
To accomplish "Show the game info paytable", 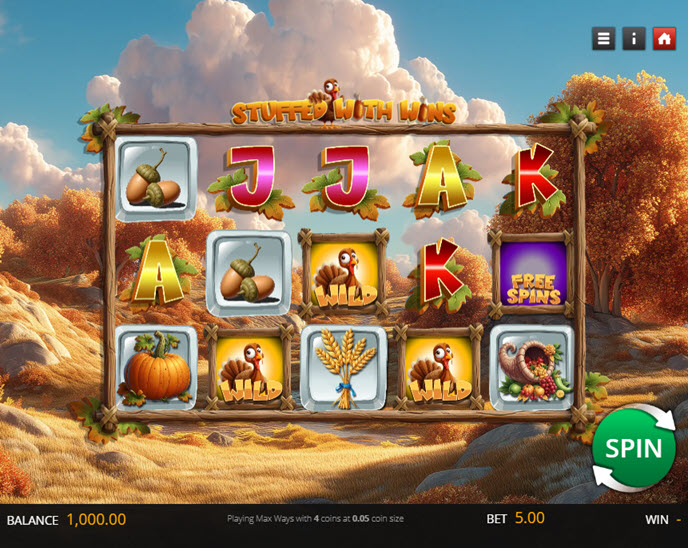I will click(x=634, y=39).
